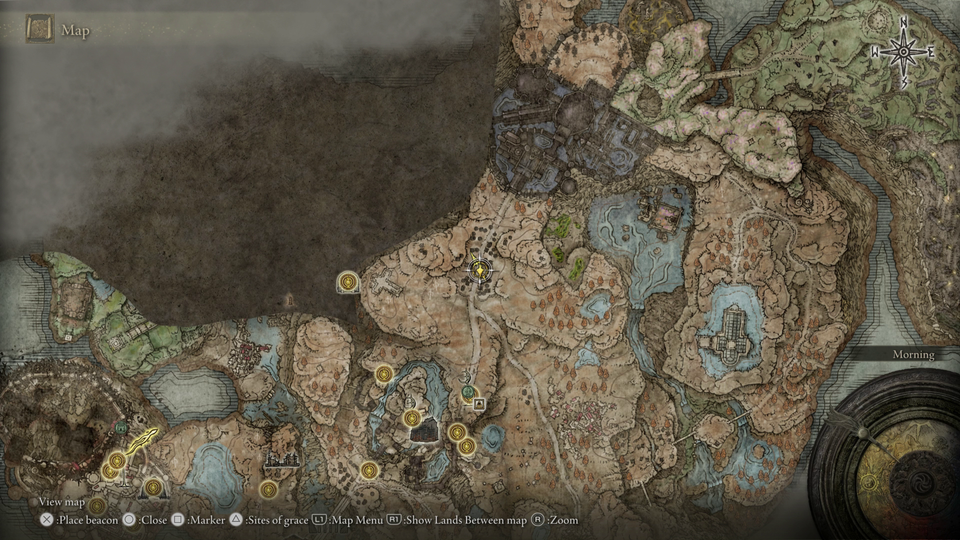Click the Map scroll icon in the header
The image size is (960, 540).
click(40, 29)
